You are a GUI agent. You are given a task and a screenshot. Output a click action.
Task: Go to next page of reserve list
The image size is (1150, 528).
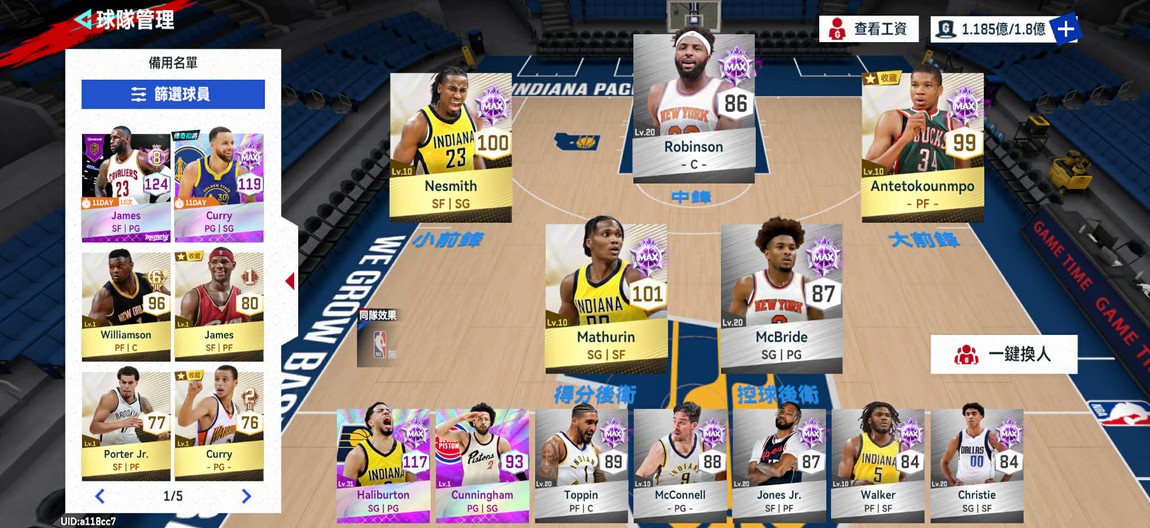[x=246, y=496]
